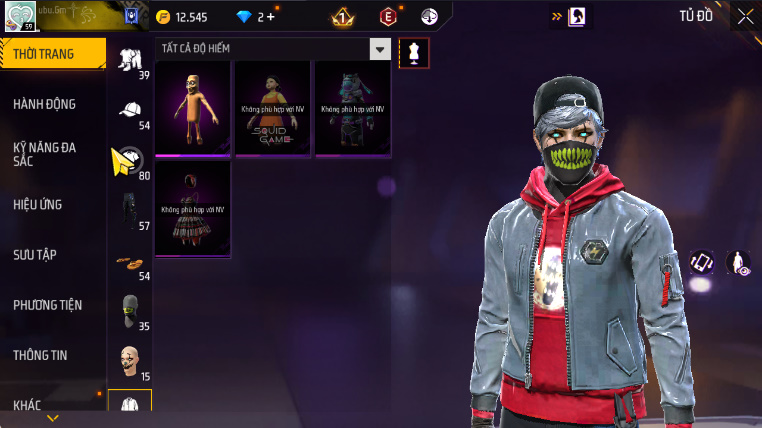Toggle the character visibility eye icon

click(x=737, y=262)
